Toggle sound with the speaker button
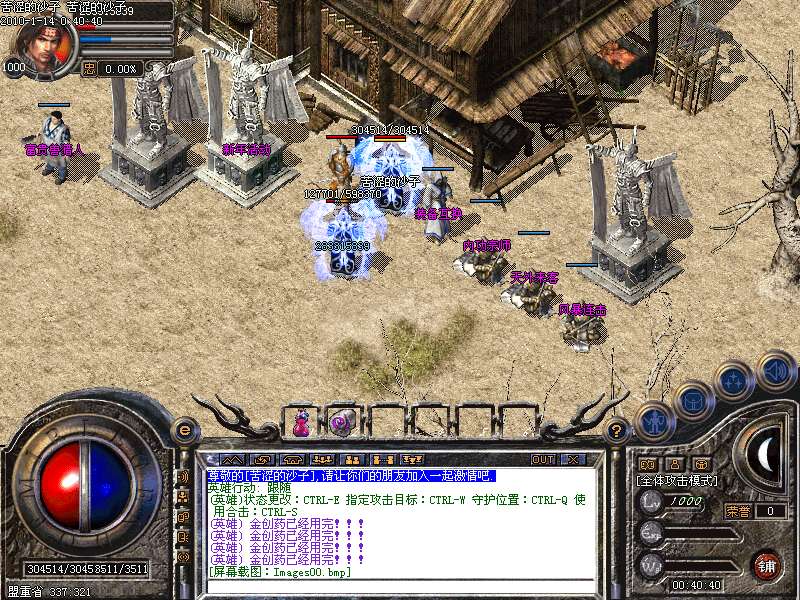 pyautogui.click(x=775, y=370)
